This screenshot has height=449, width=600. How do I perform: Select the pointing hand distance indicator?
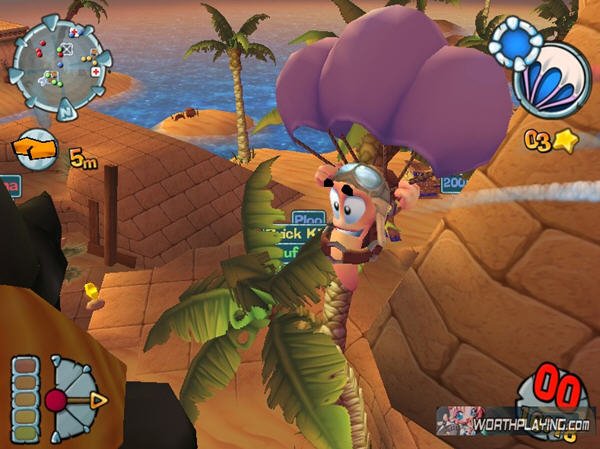tap(37, 151)
